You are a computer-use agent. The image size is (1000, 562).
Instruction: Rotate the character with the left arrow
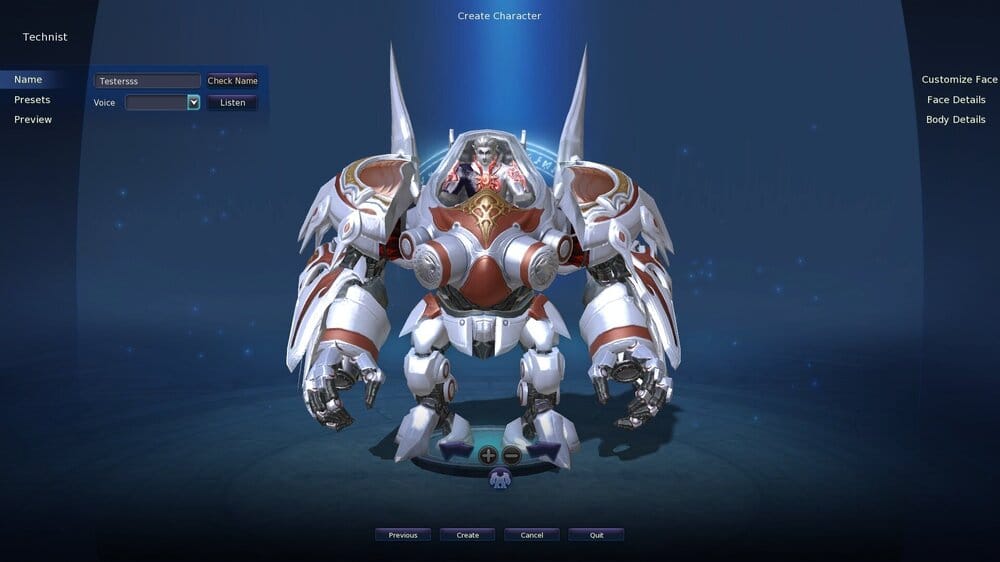click(455, 451)
